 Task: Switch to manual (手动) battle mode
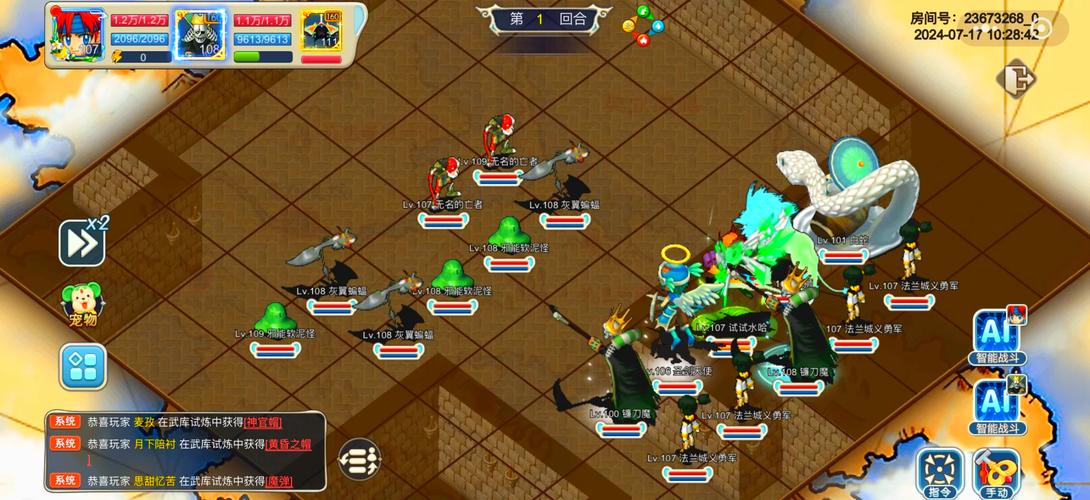[996, 472]
